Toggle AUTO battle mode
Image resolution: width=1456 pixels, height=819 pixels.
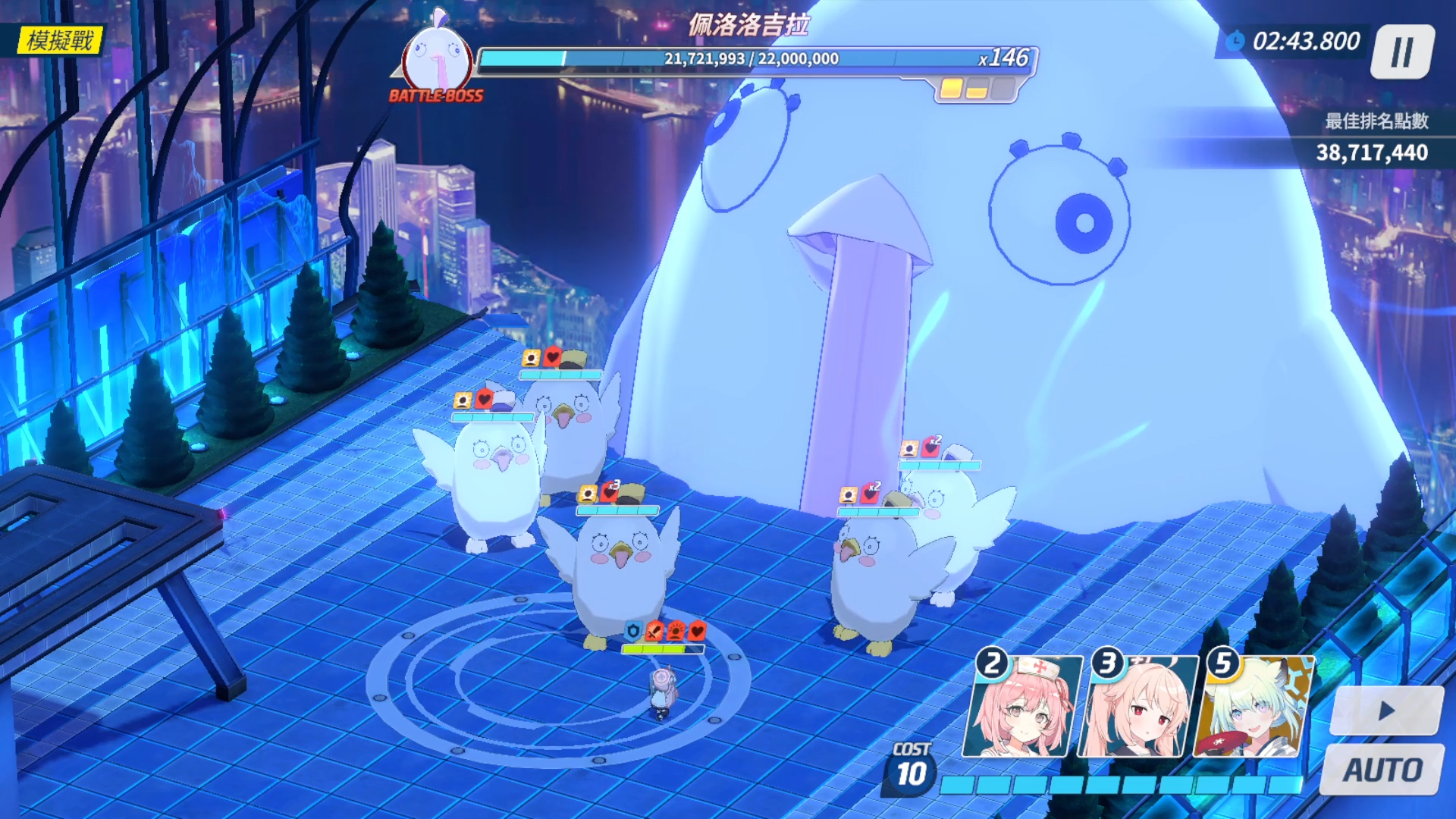(1382, 770)
